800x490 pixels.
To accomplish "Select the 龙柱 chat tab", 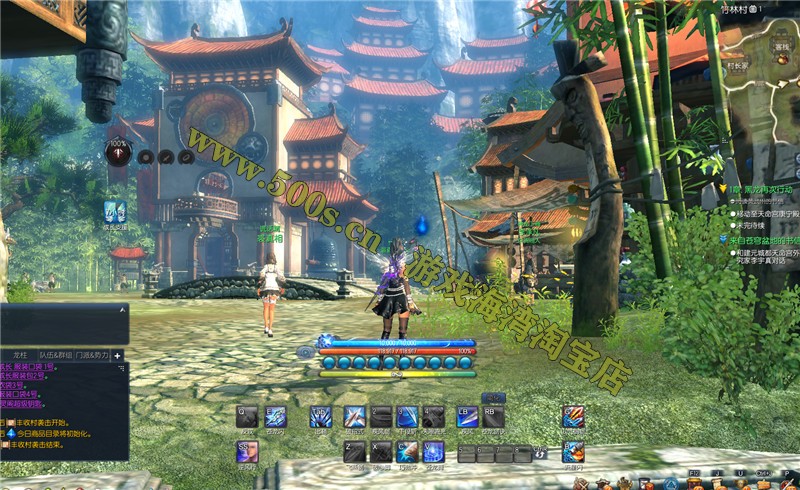I will coord(19,355).
